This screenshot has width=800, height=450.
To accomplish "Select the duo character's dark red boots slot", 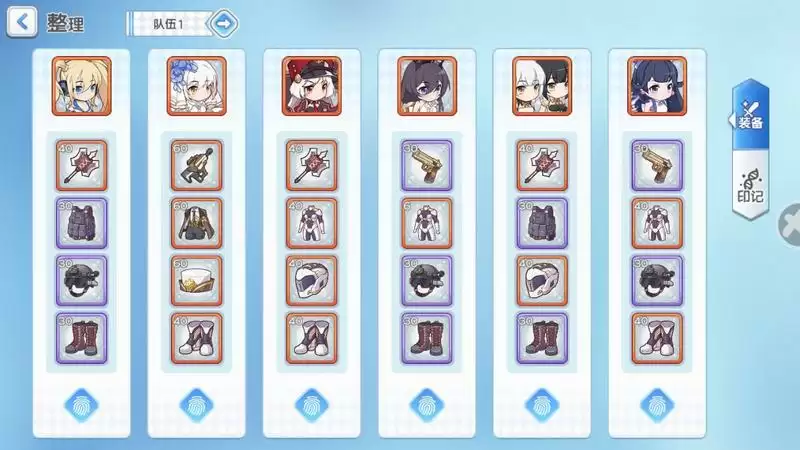I will pos(542,340).
